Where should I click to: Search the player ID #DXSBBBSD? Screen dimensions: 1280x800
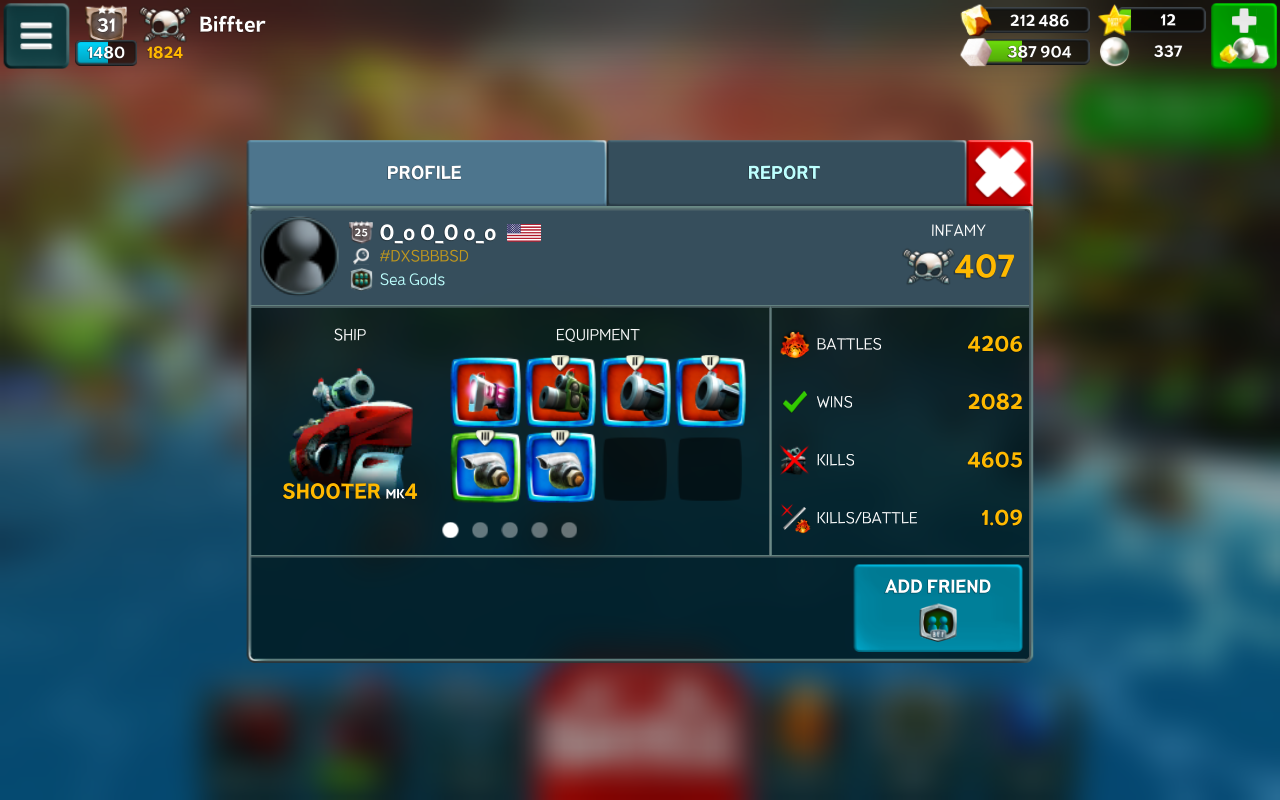[x=423, y=256]
